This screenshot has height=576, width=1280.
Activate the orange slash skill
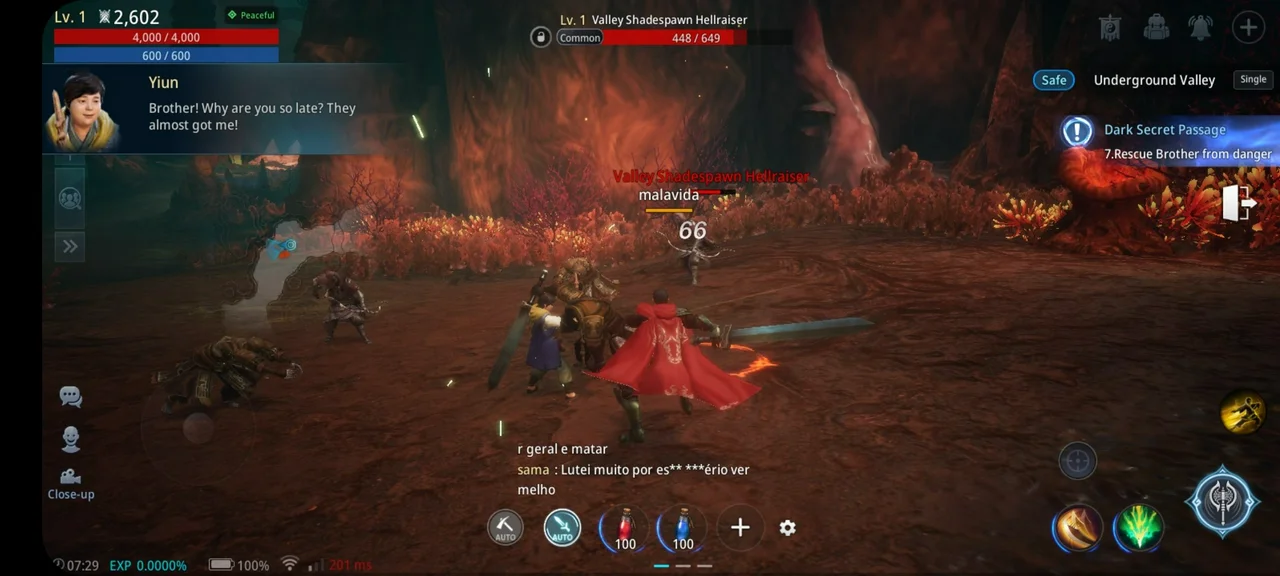1078,528
